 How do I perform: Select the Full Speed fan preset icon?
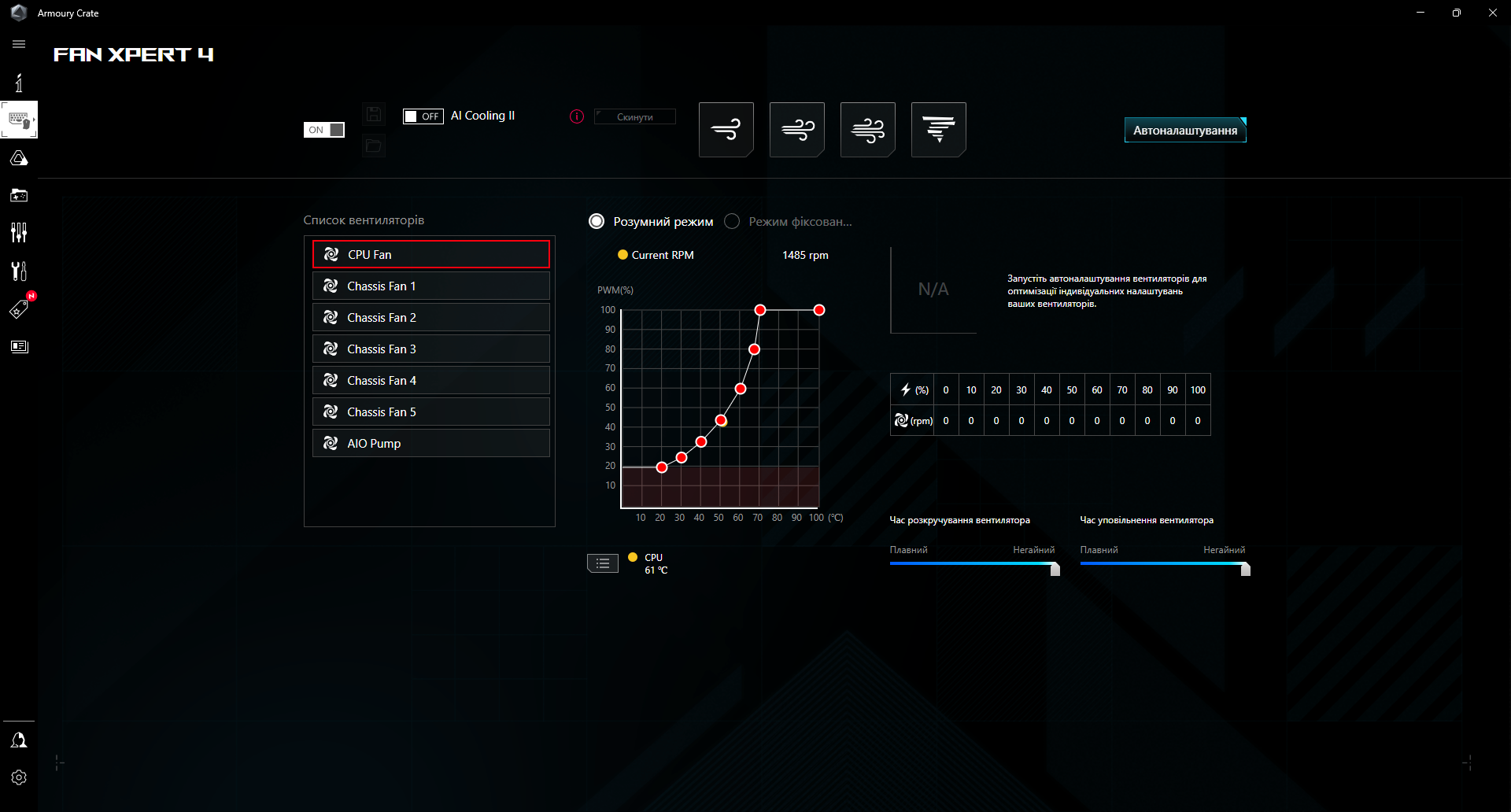[x=938, y=129]
